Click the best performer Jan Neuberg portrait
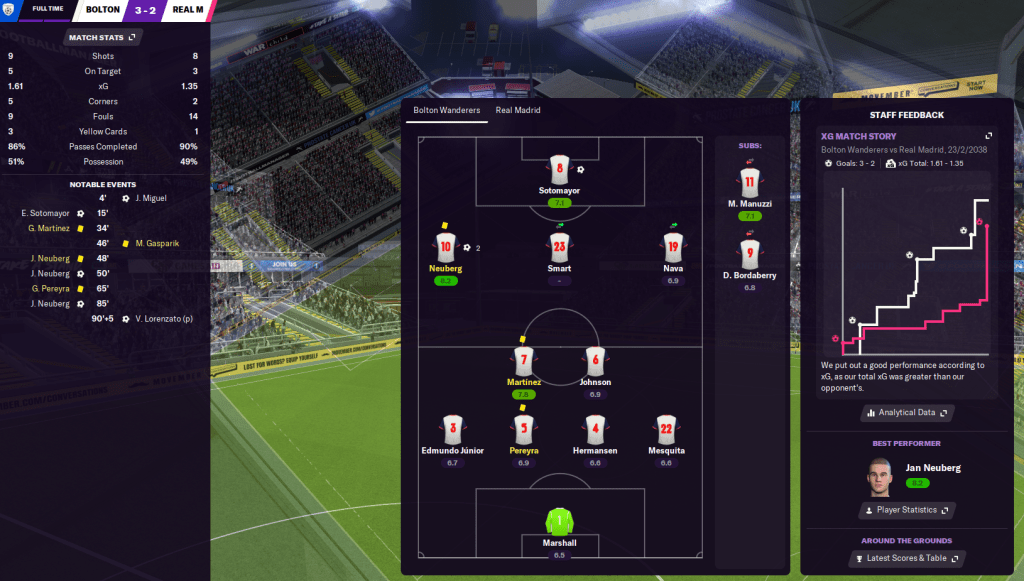 [x=878, y=475]
